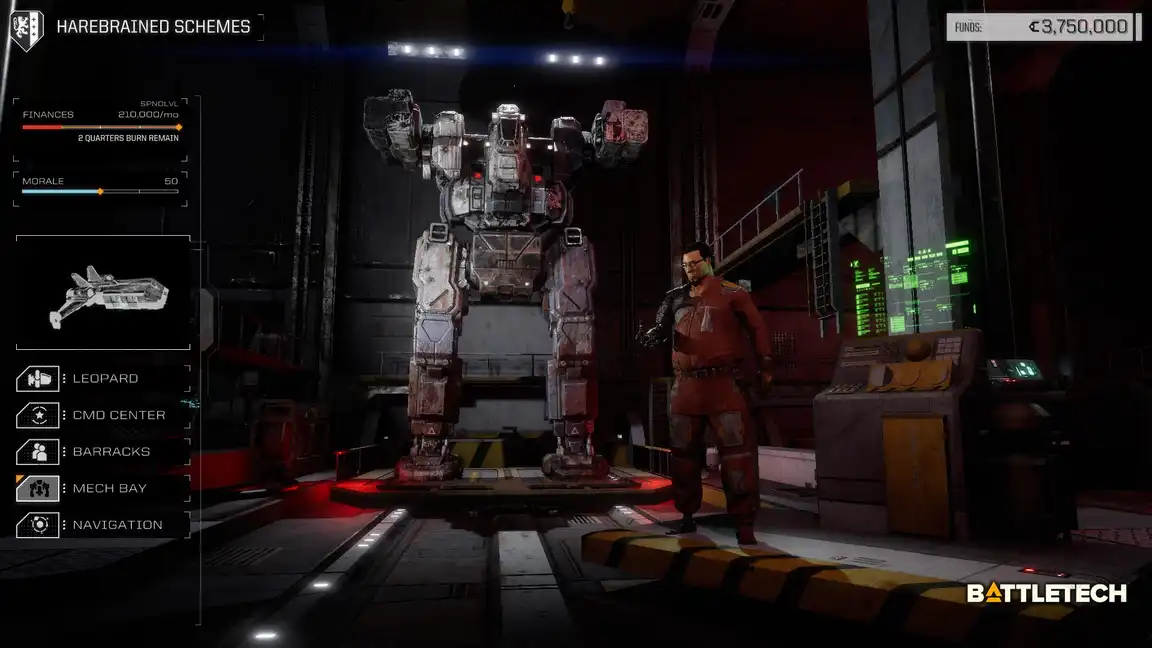Show details for the Funds panel
1152x648 pixels.
coord(1043,27)
